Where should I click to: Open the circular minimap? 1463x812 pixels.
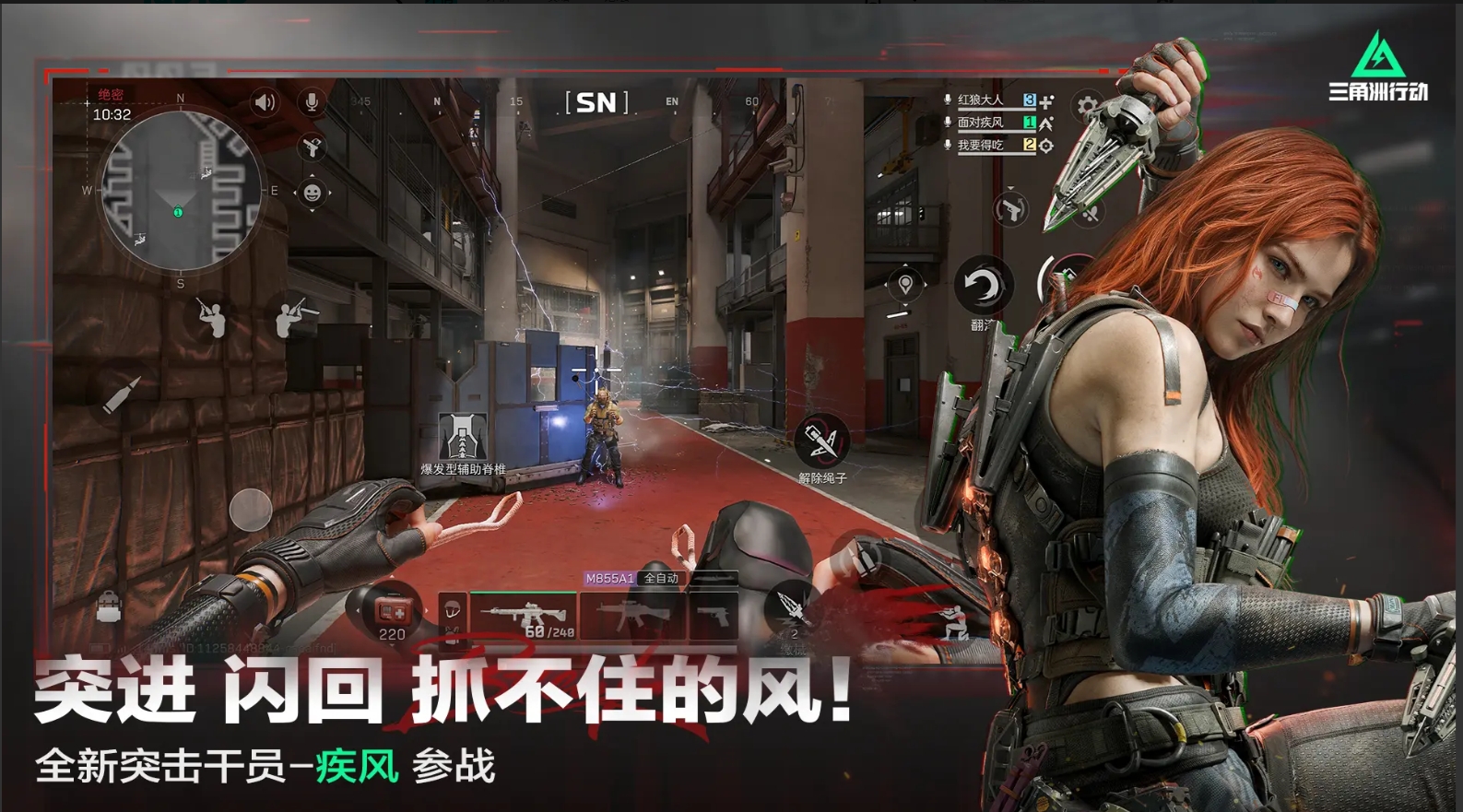(x=180, y=192)
